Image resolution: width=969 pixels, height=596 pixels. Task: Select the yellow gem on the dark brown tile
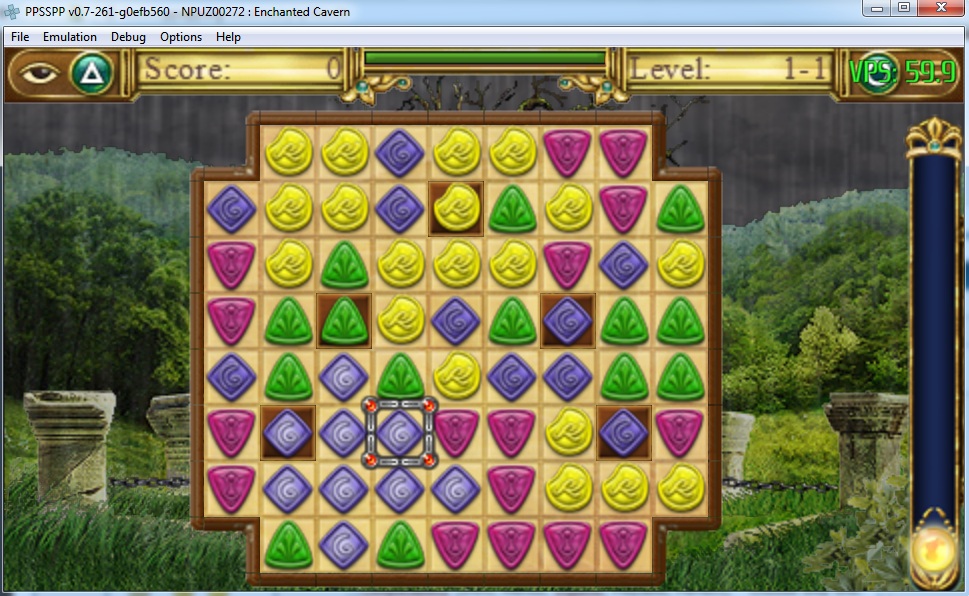coord(456,208)
